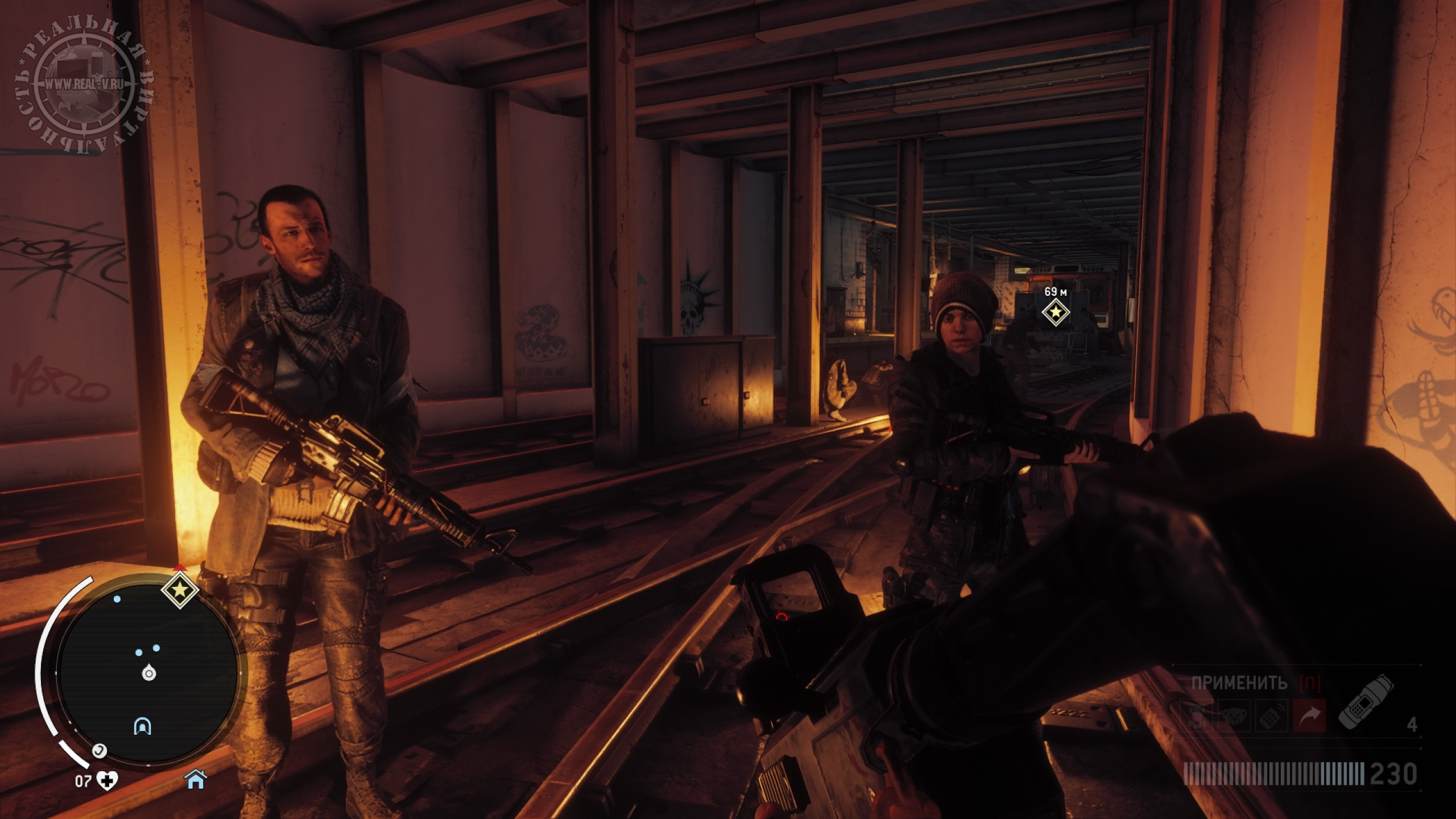This screenshot has width=1456, height=819.
Task: Click the player arrow in minimap center
Action: pos(149,674)
